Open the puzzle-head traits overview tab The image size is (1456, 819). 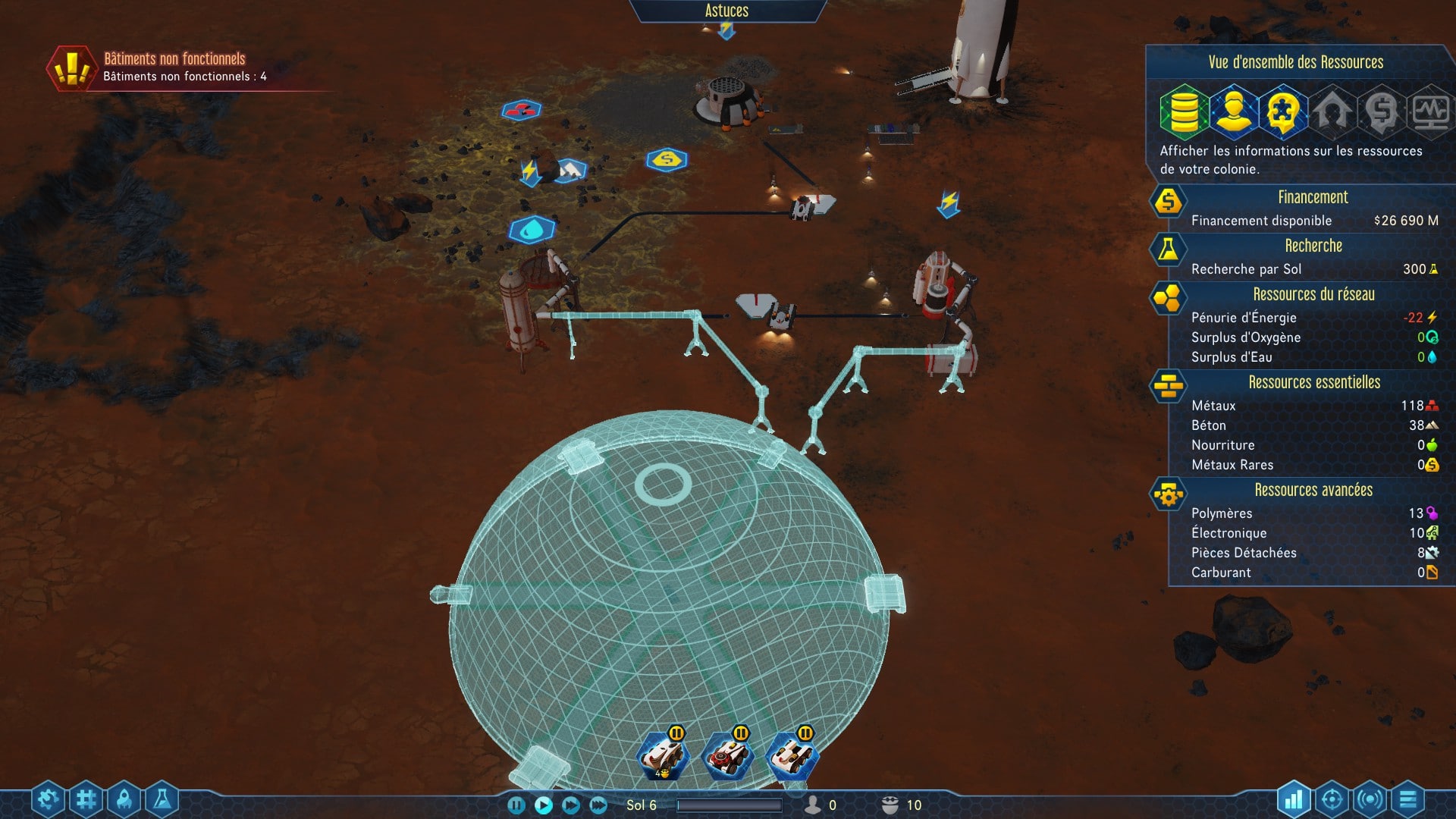(x=1283, y=111)
